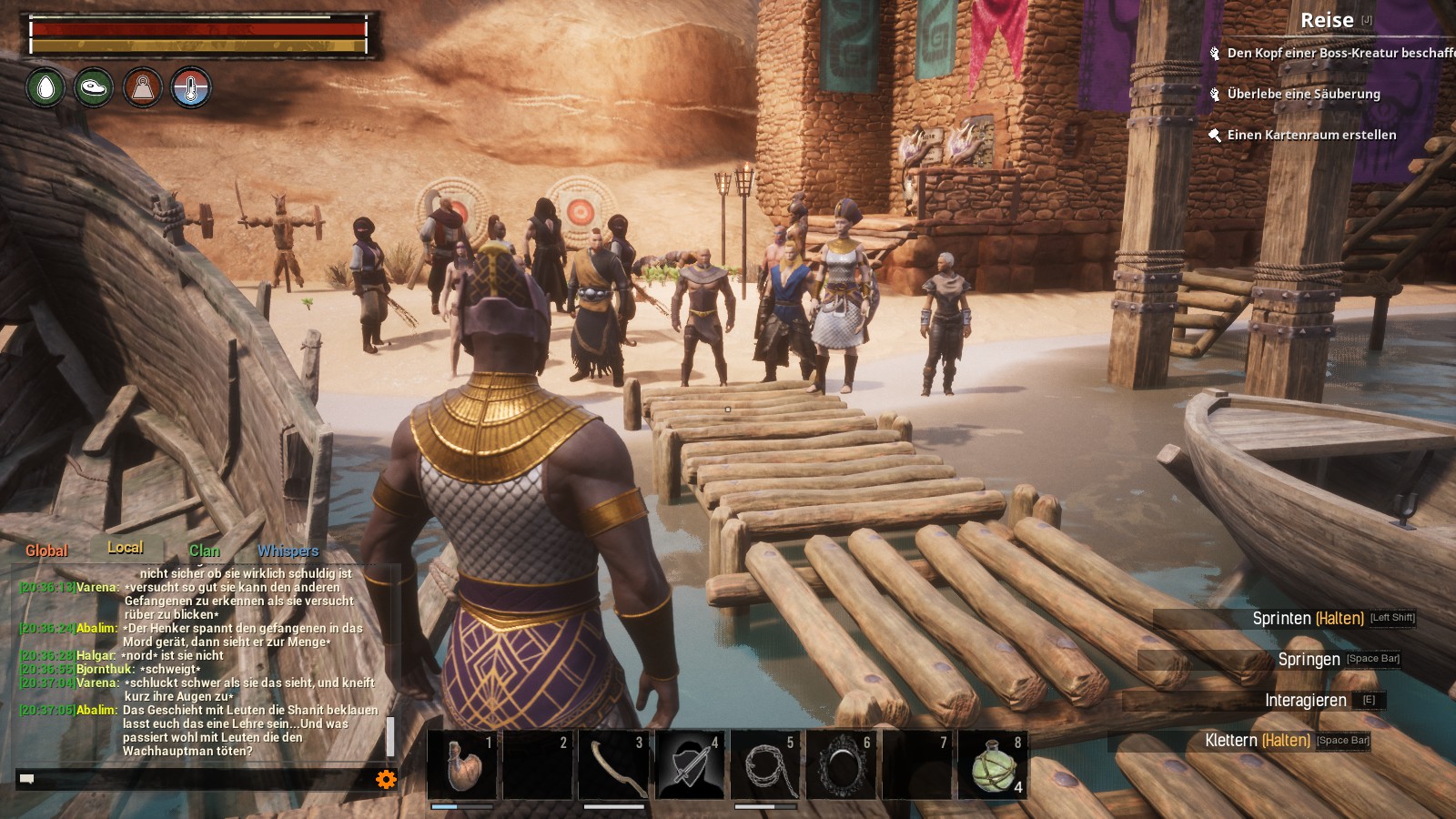
Task: Open chat settings with the orange gear
Action: pyautogui.click(x=386, y=779)
